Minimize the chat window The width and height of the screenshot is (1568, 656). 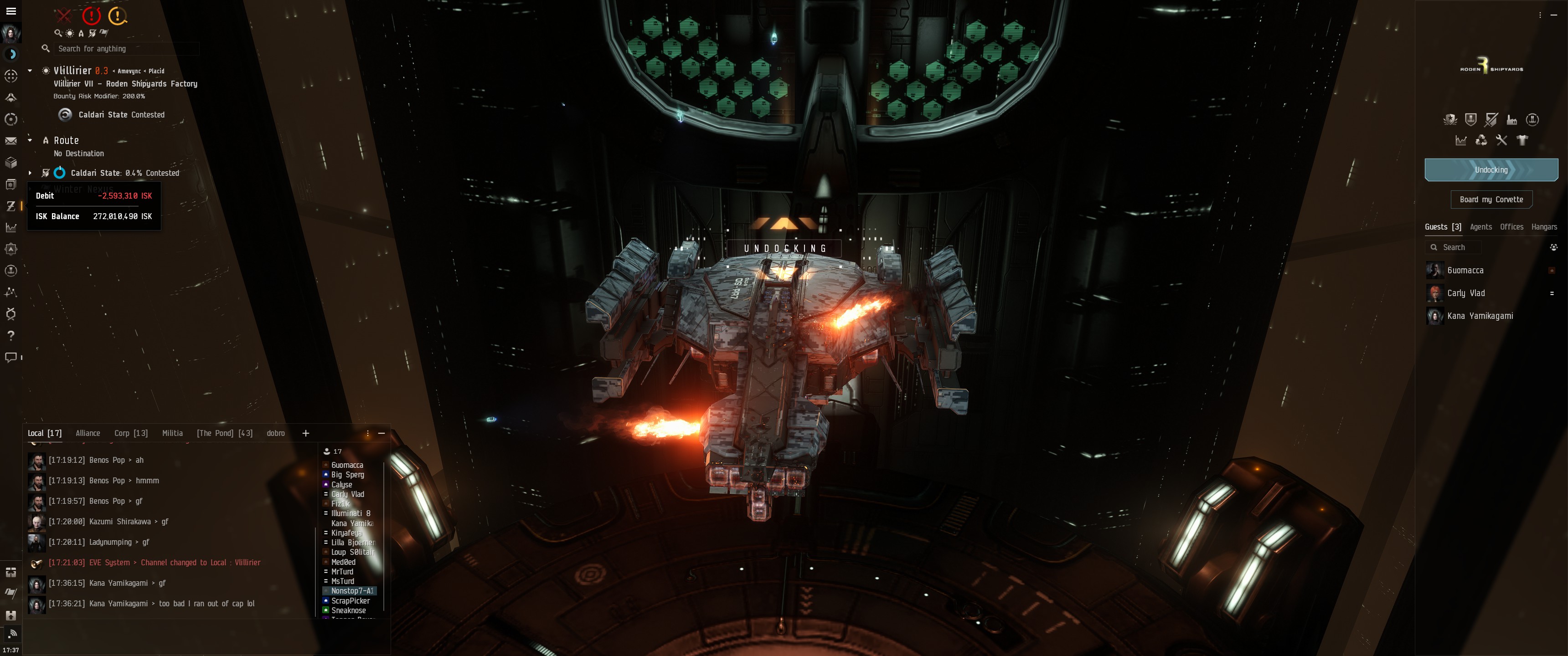coord(382,433)
